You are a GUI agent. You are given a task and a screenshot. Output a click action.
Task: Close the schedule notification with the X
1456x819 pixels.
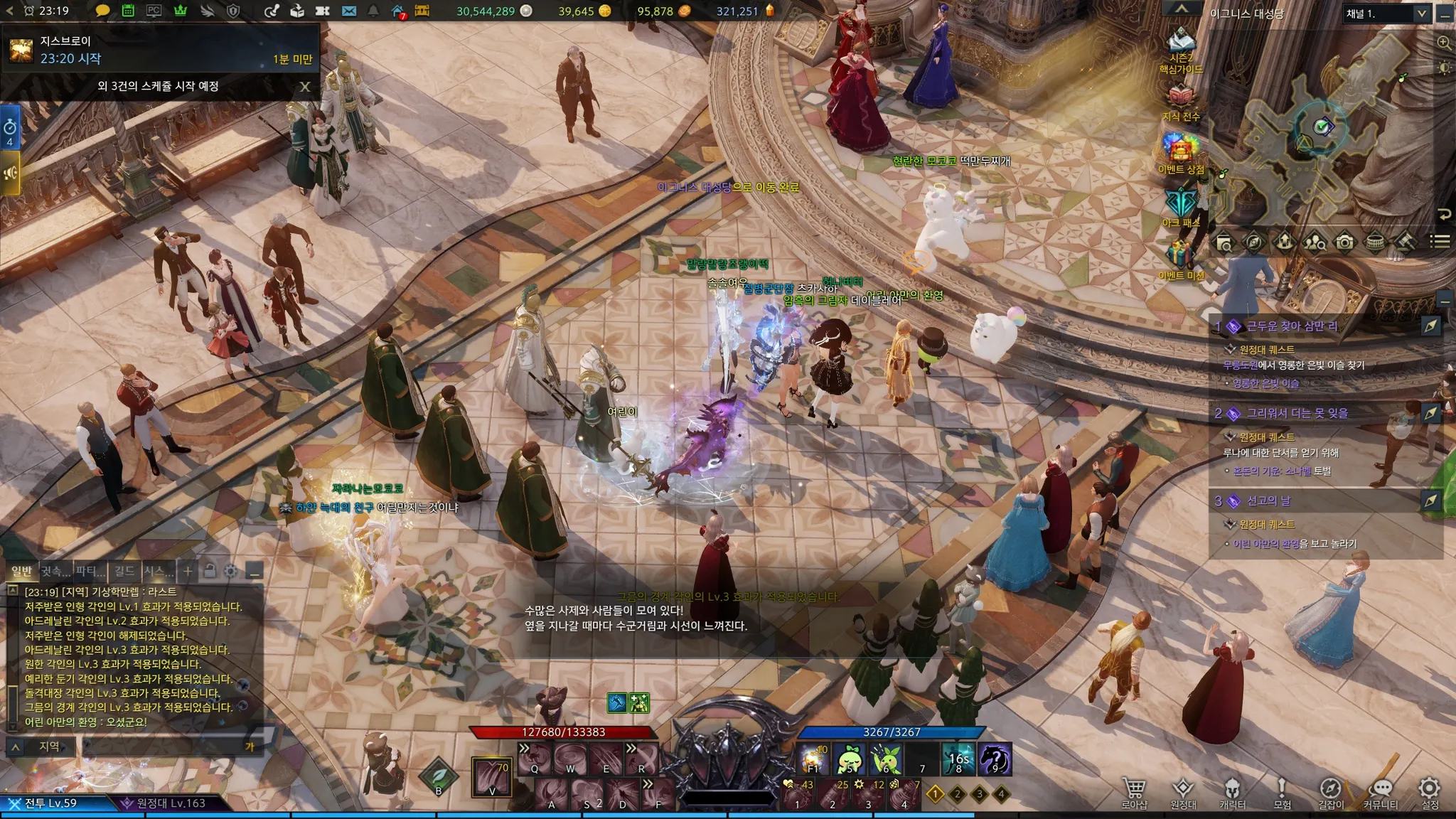tap(305, 87)
